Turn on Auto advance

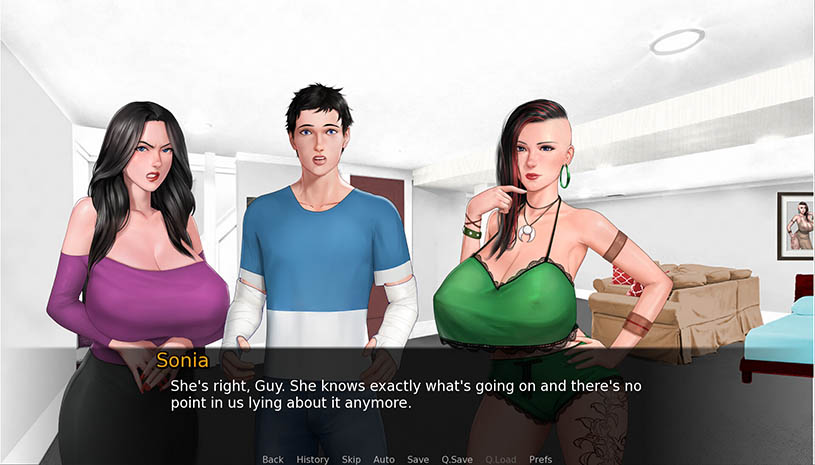[384, 459]
